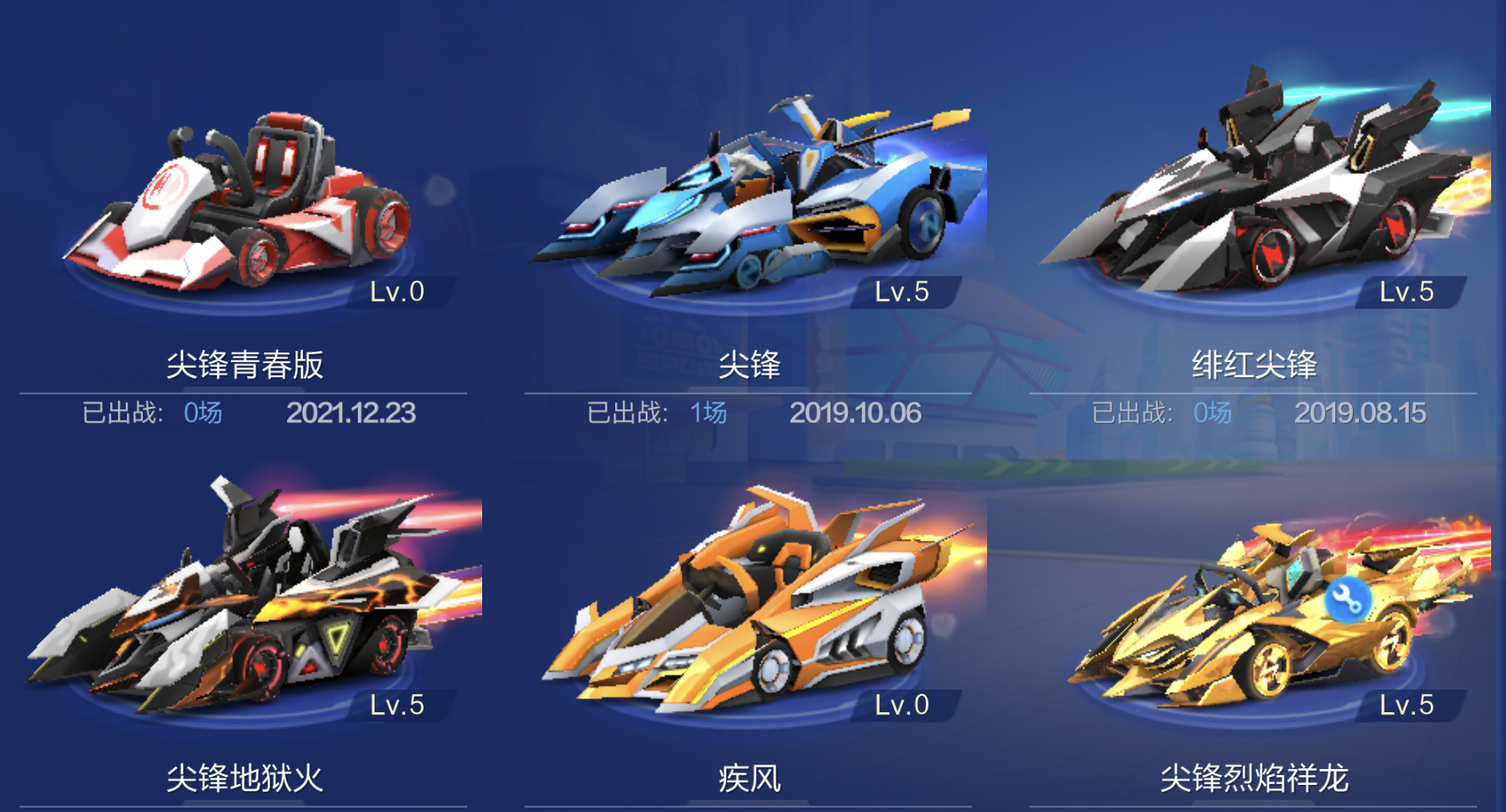1506x812 pixels.
Task: Click the date 2021.12.23 under 尖锋青春版
Action: tap(353, 411)
